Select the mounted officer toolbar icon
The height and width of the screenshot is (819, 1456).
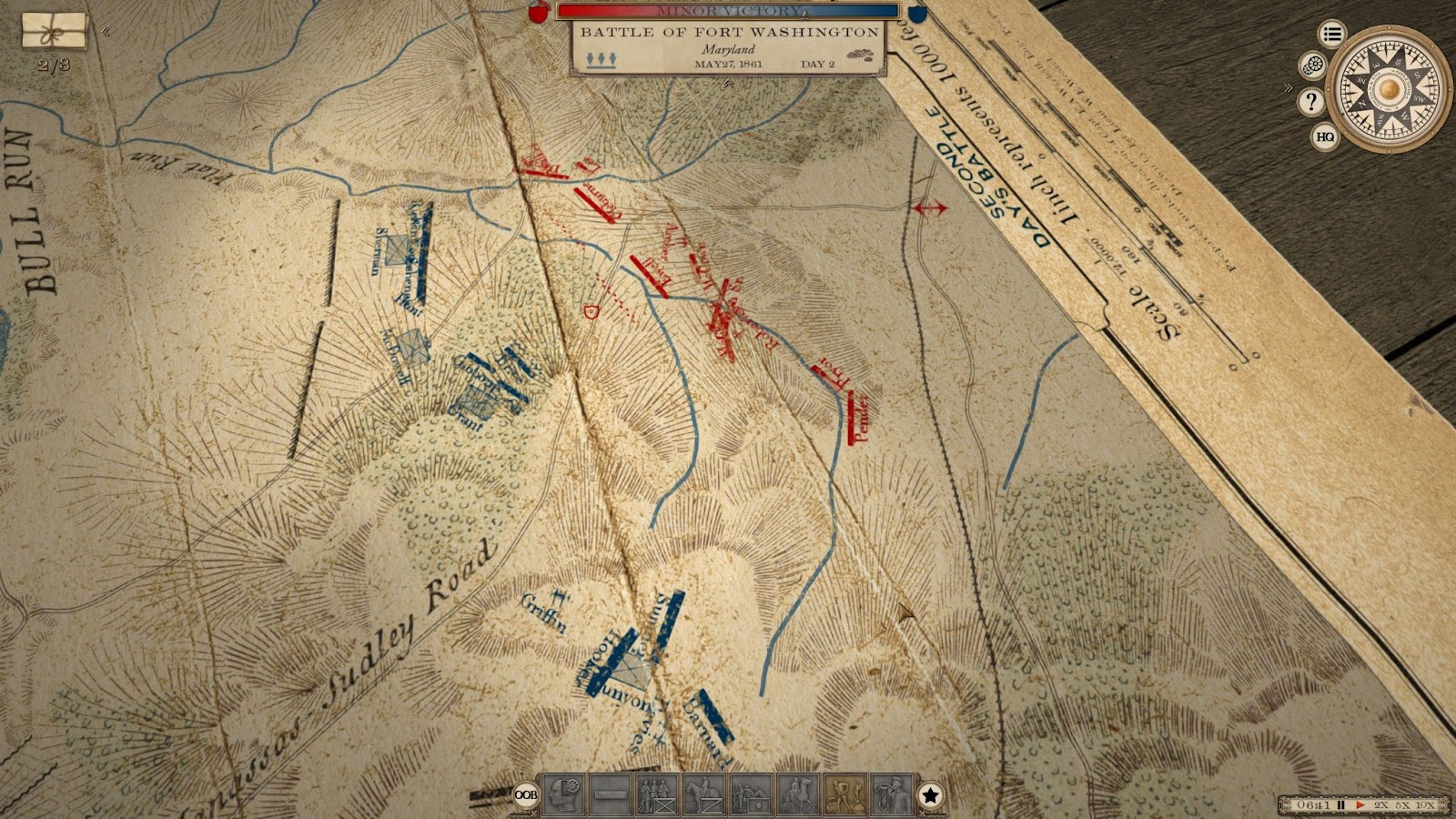[x=797, y=794]
